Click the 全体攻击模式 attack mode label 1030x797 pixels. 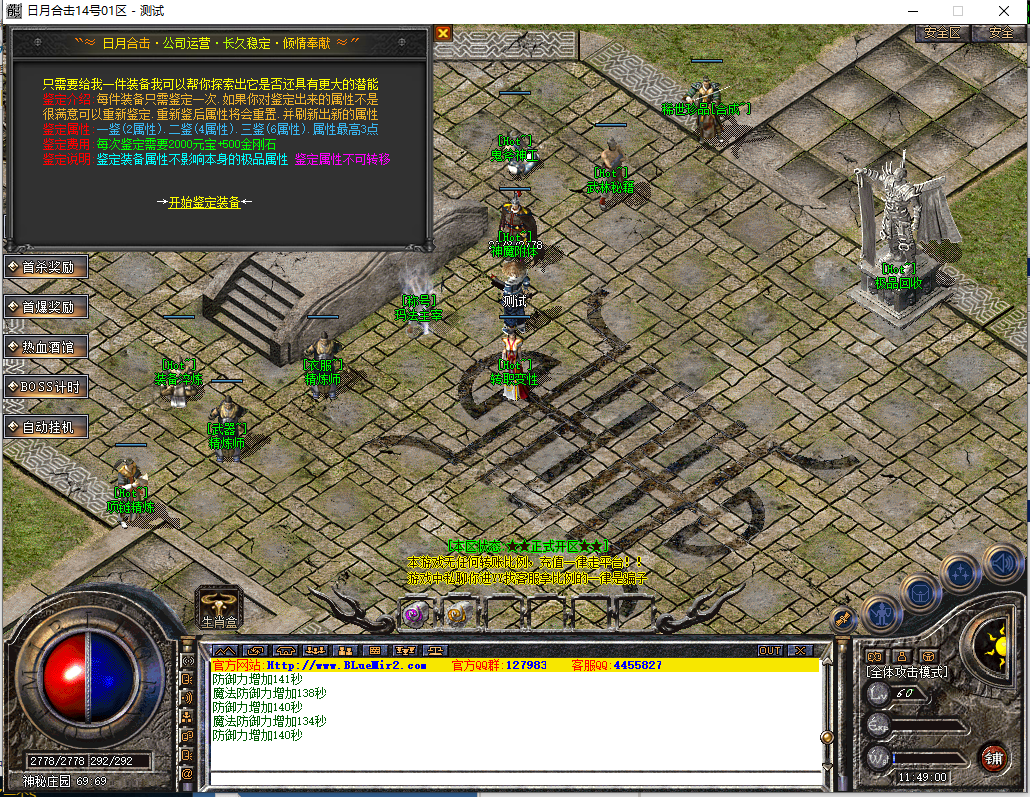(x=908, y=672)
